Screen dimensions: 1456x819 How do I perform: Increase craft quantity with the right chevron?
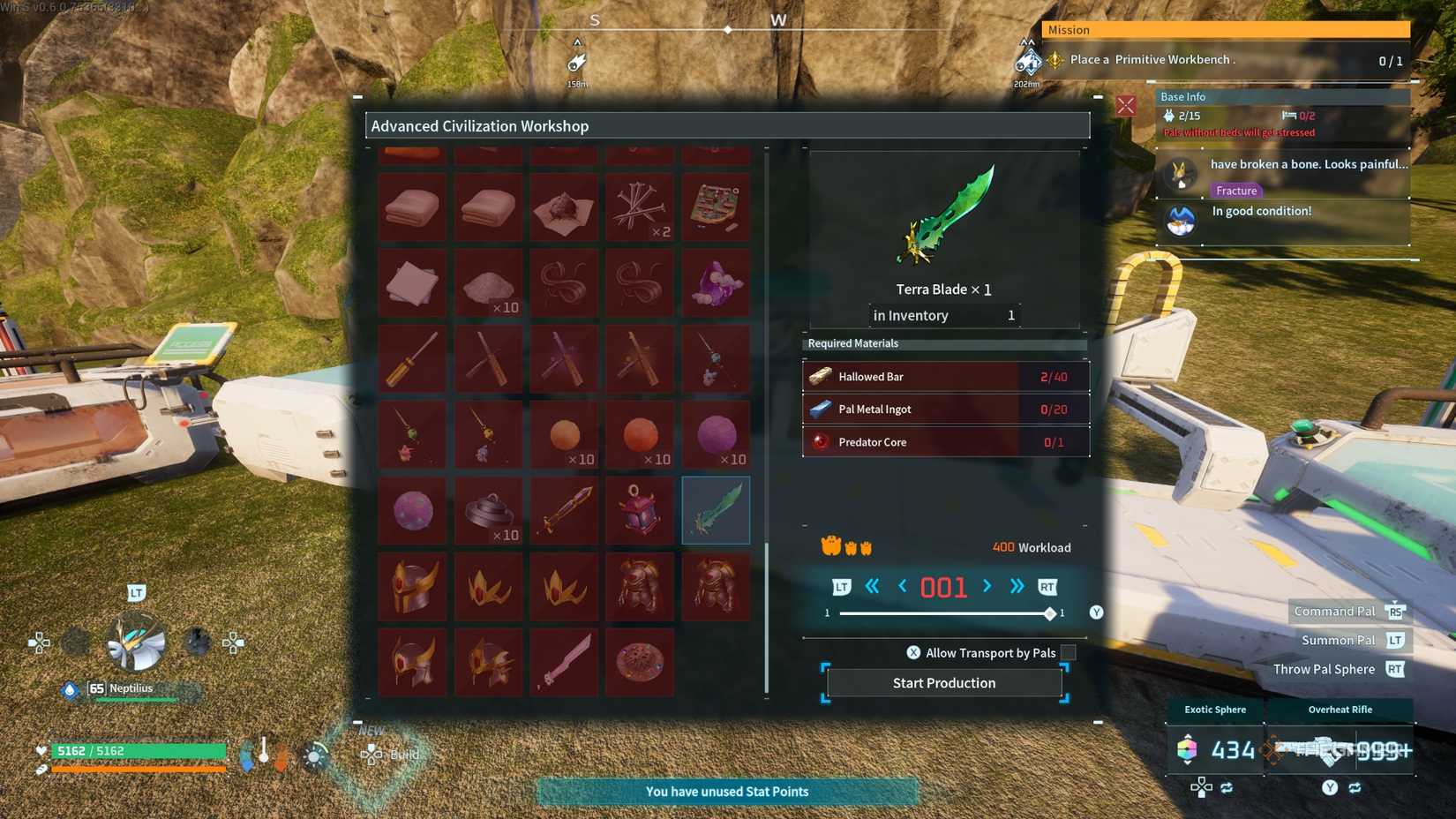(x=987, y=586)
